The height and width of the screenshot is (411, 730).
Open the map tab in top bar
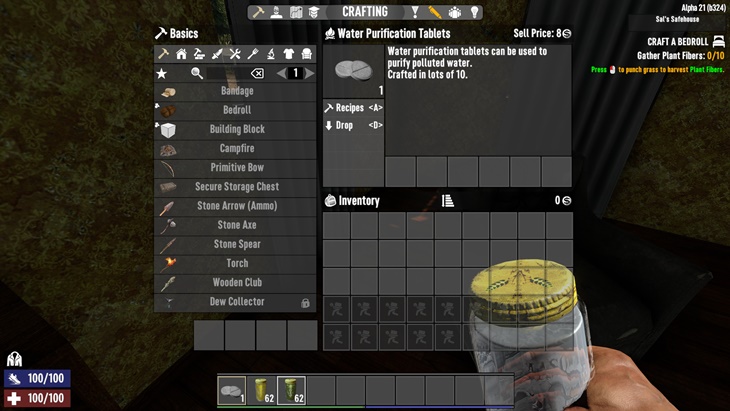(x=296, y=12)
